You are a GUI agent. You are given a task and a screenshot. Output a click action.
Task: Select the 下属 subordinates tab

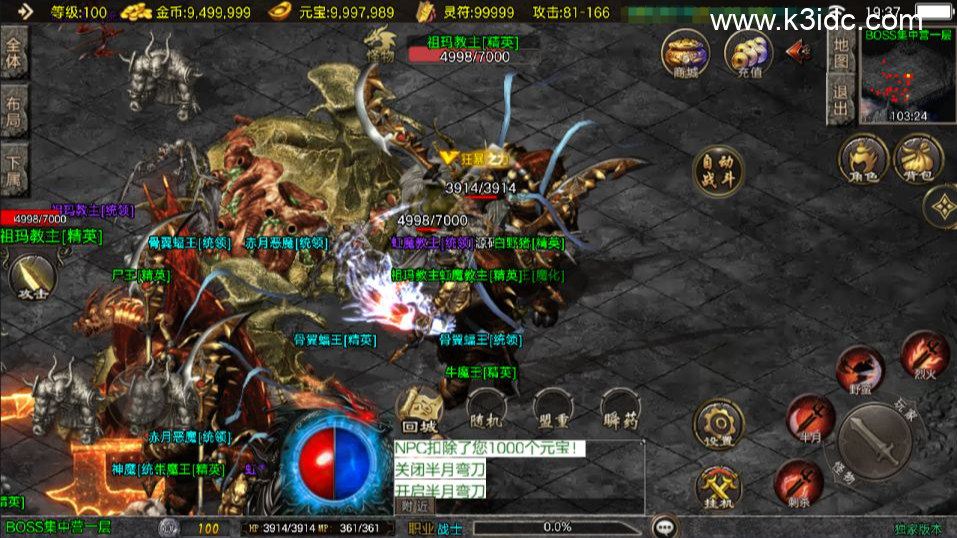[x=14, y=170]
